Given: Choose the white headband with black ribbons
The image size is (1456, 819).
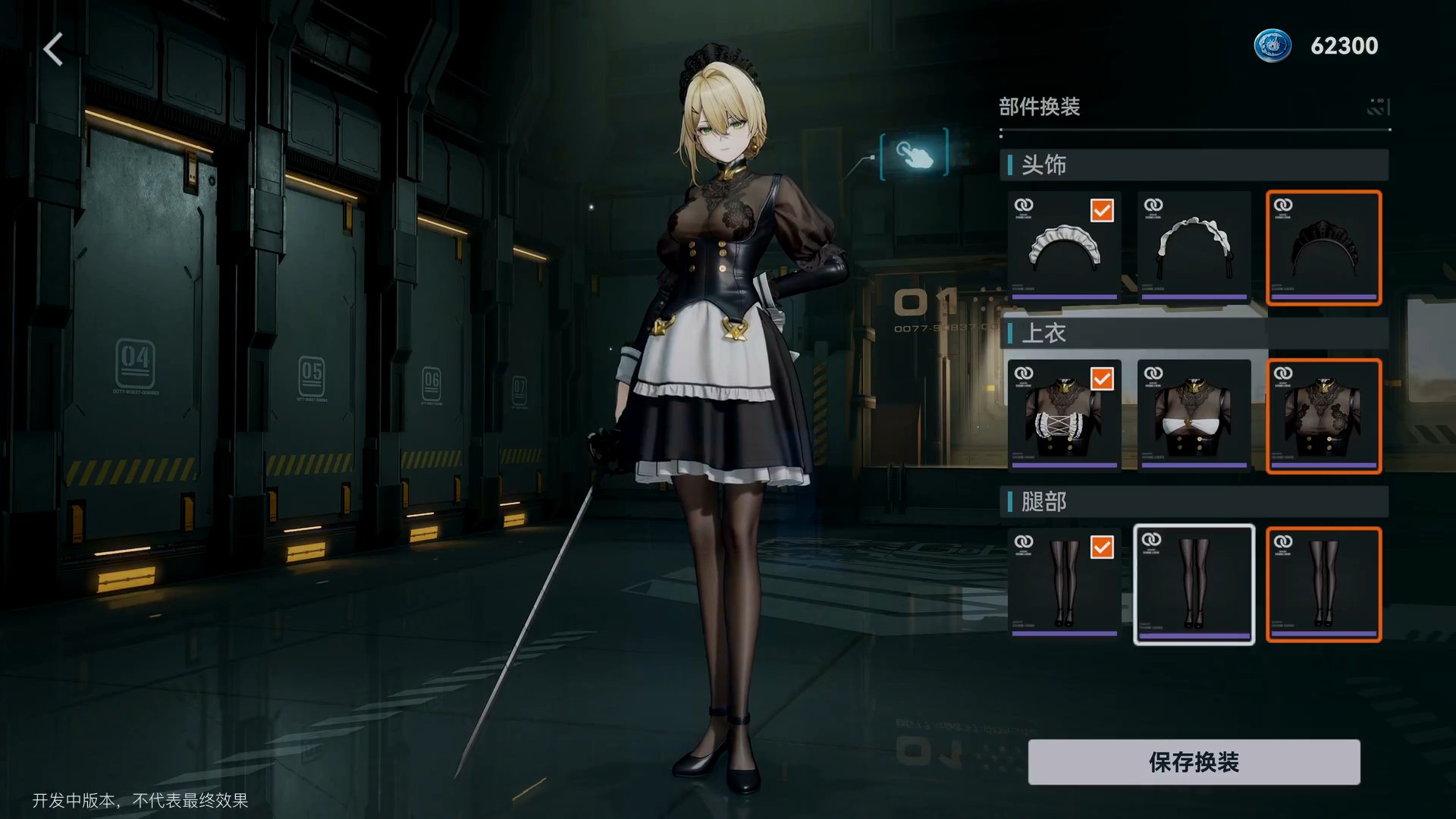Looking at the screenshot, I should tap(1194, 247).
